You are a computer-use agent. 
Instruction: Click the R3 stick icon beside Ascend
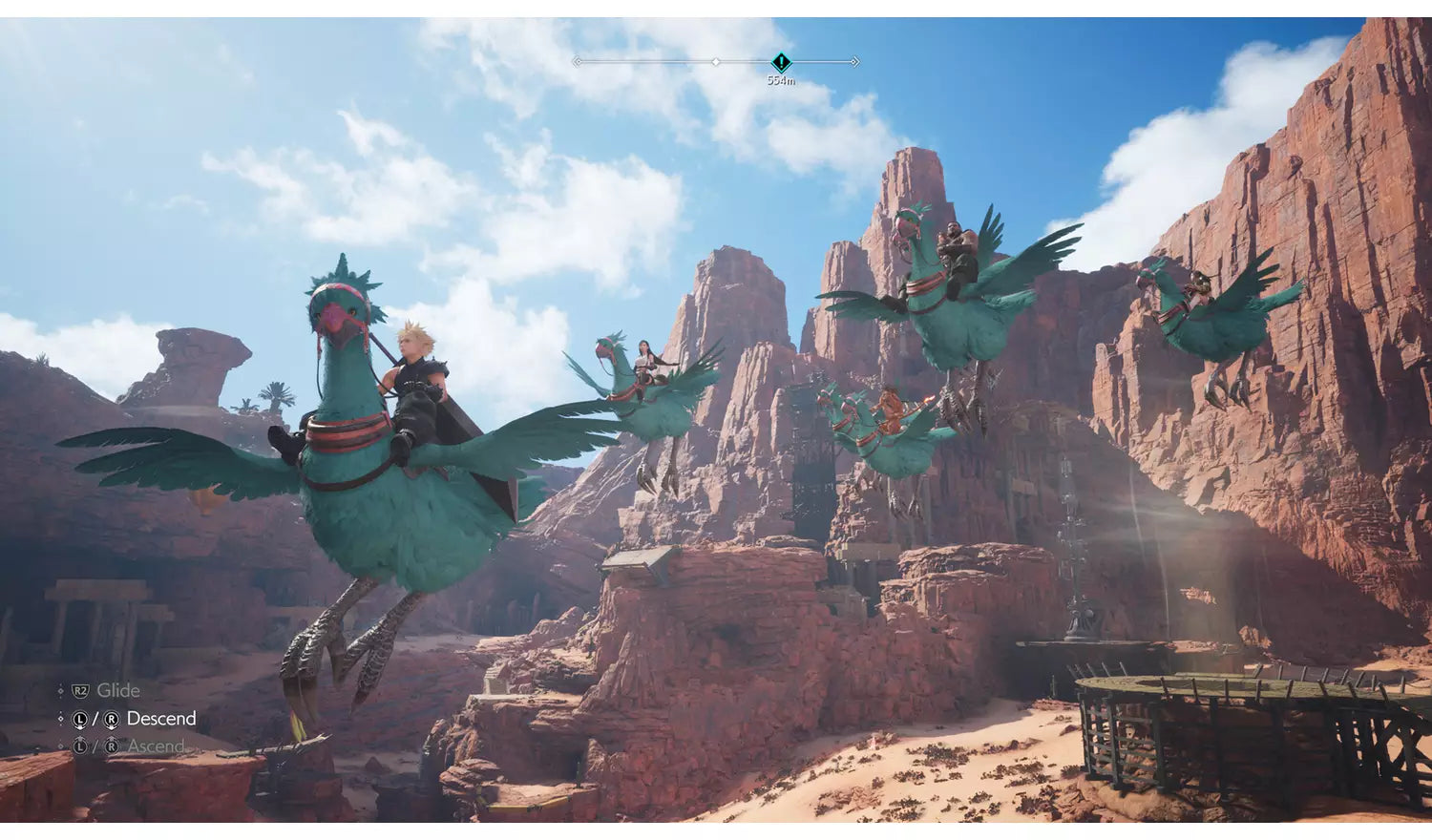tap(112, 745)
